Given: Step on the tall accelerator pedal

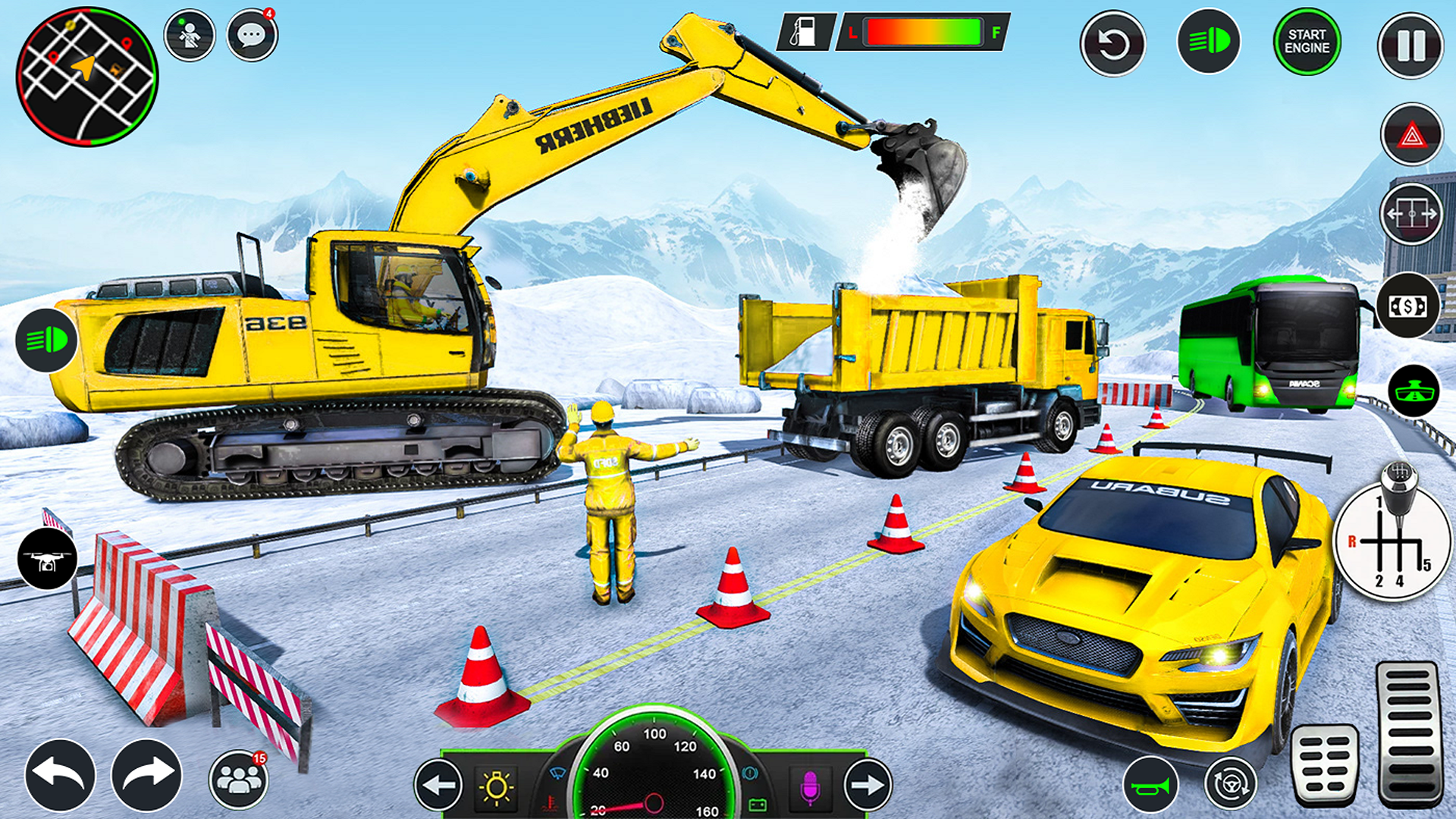Looking at the screenshot, I should point(1408,732).
